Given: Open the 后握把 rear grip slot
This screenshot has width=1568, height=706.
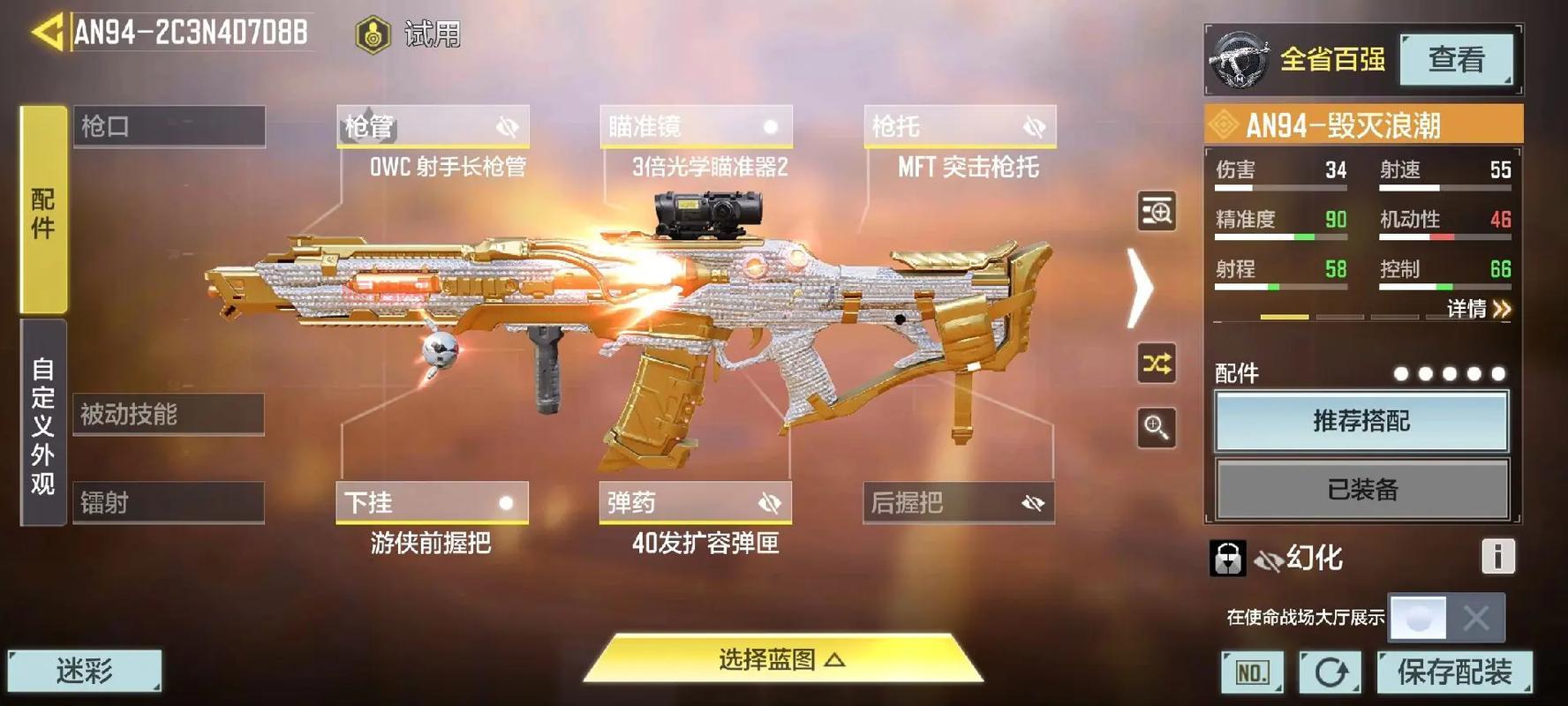Looking at the screenshot, I should tap(958, 502).
